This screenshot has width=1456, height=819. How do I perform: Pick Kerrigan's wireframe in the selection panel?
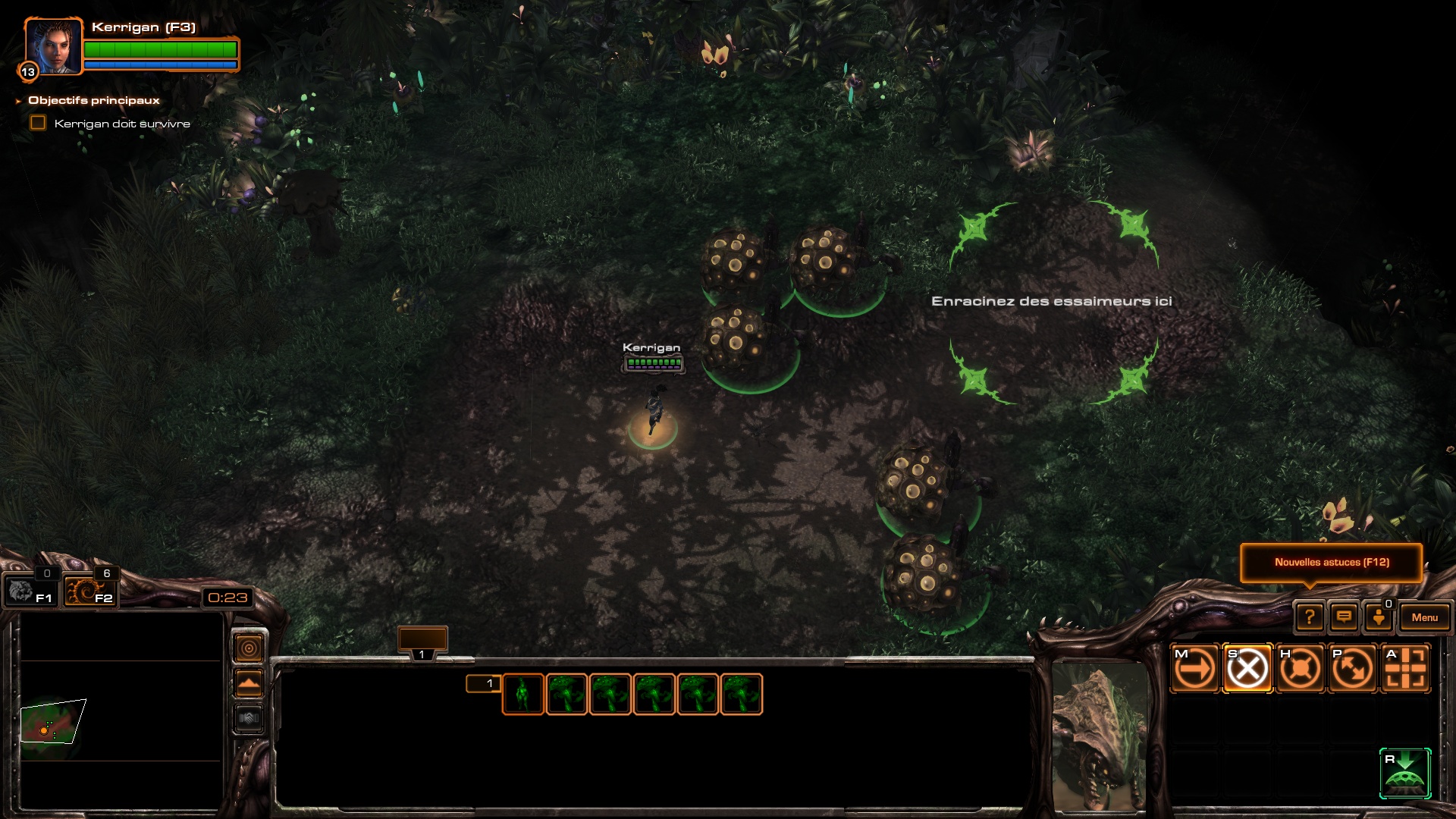522,694
